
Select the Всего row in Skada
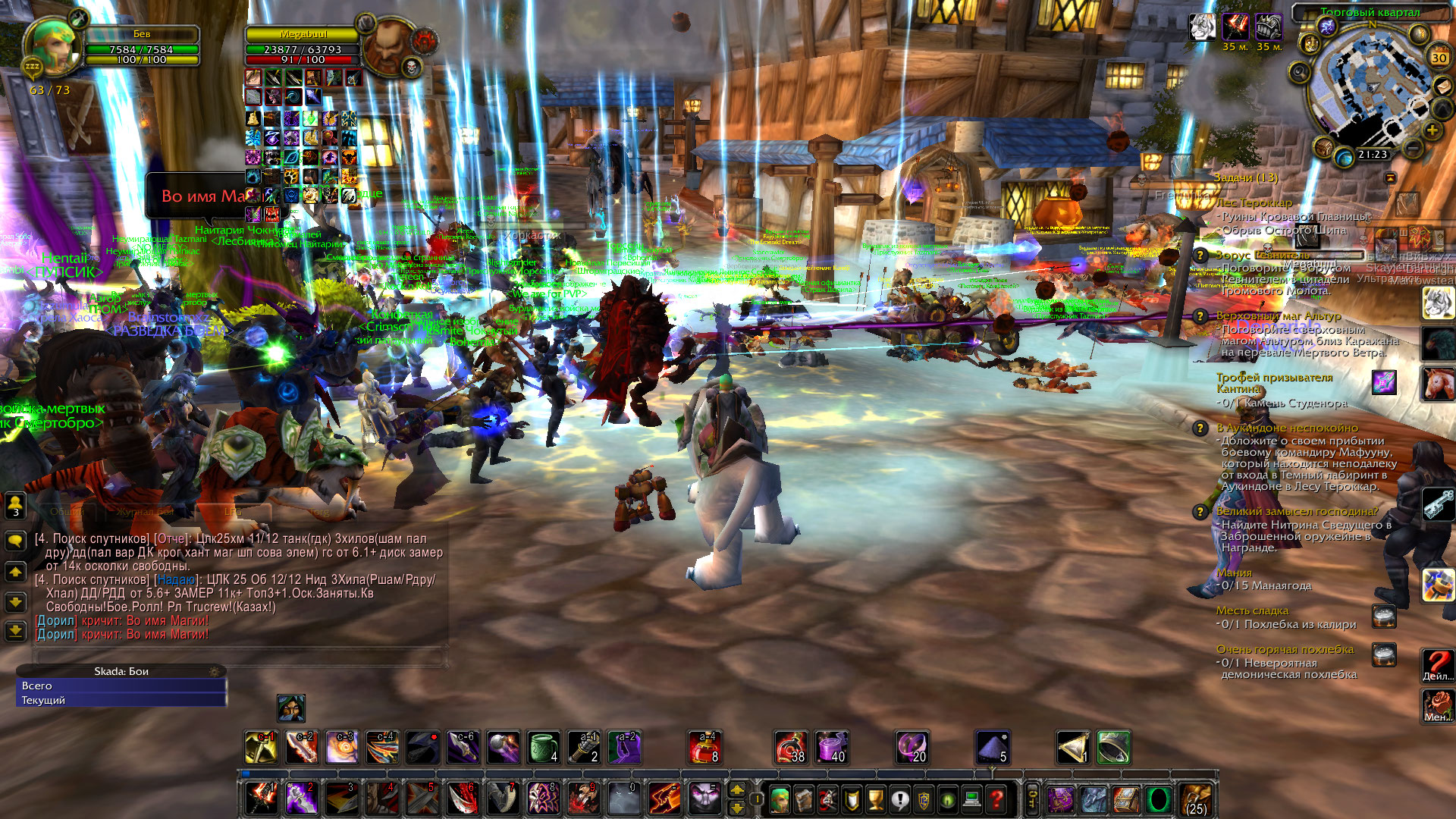pyautogui.click(x=121, y=686)
